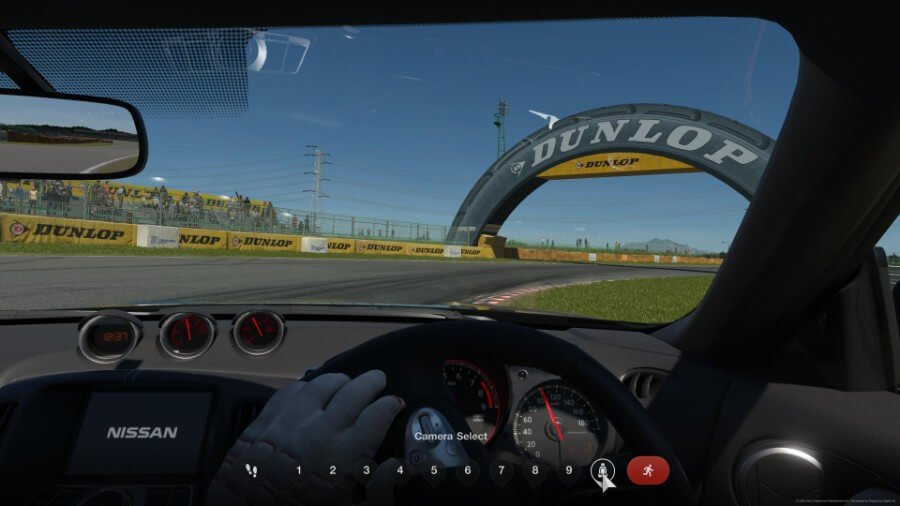Image resolution: width=900 pixels, height=506 pixels.
Task: Switch to camera 1
Action: (299, 470)
